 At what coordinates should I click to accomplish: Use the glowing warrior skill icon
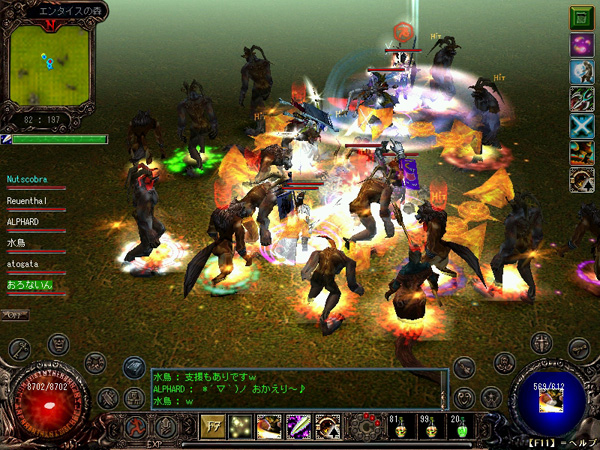coord(582,72)
